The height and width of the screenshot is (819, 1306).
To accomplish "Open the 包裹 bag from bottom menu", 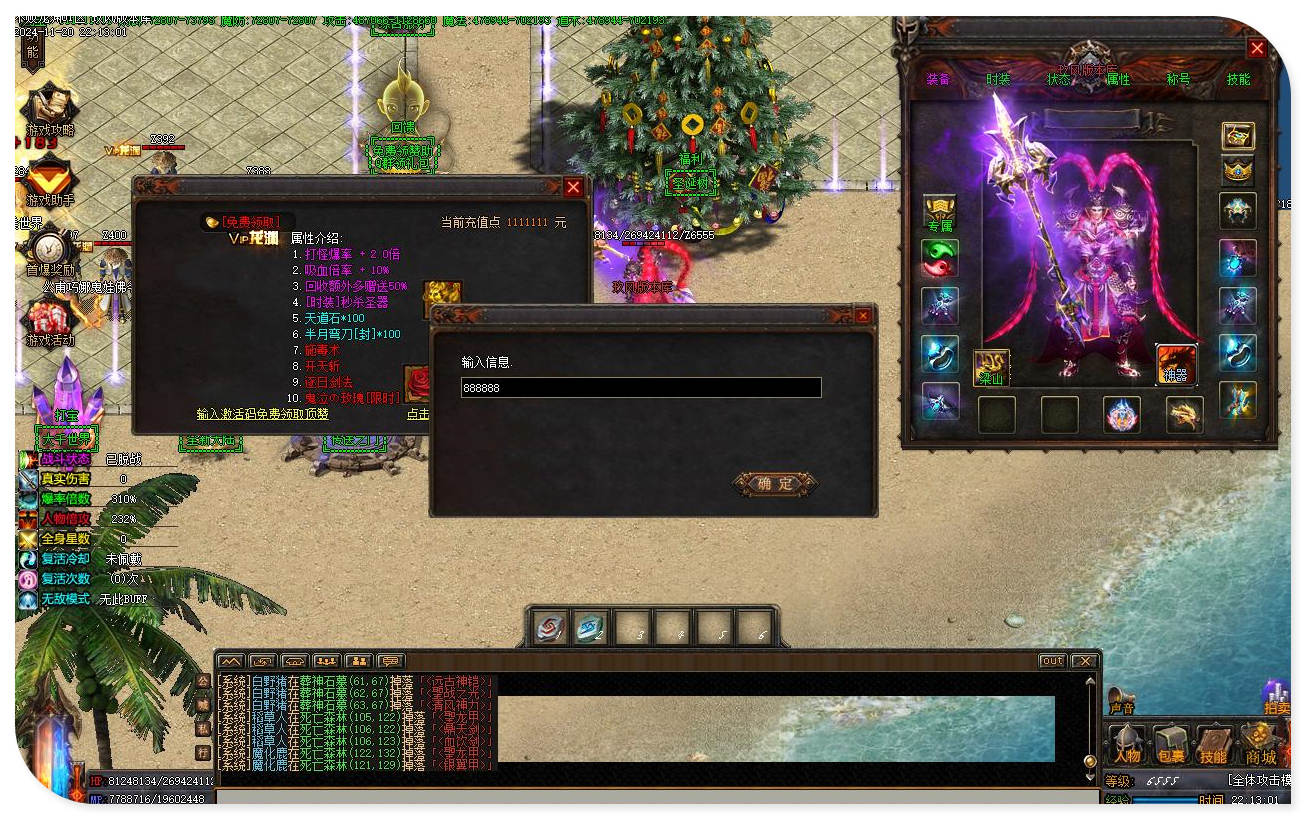I will (1170, 745).
